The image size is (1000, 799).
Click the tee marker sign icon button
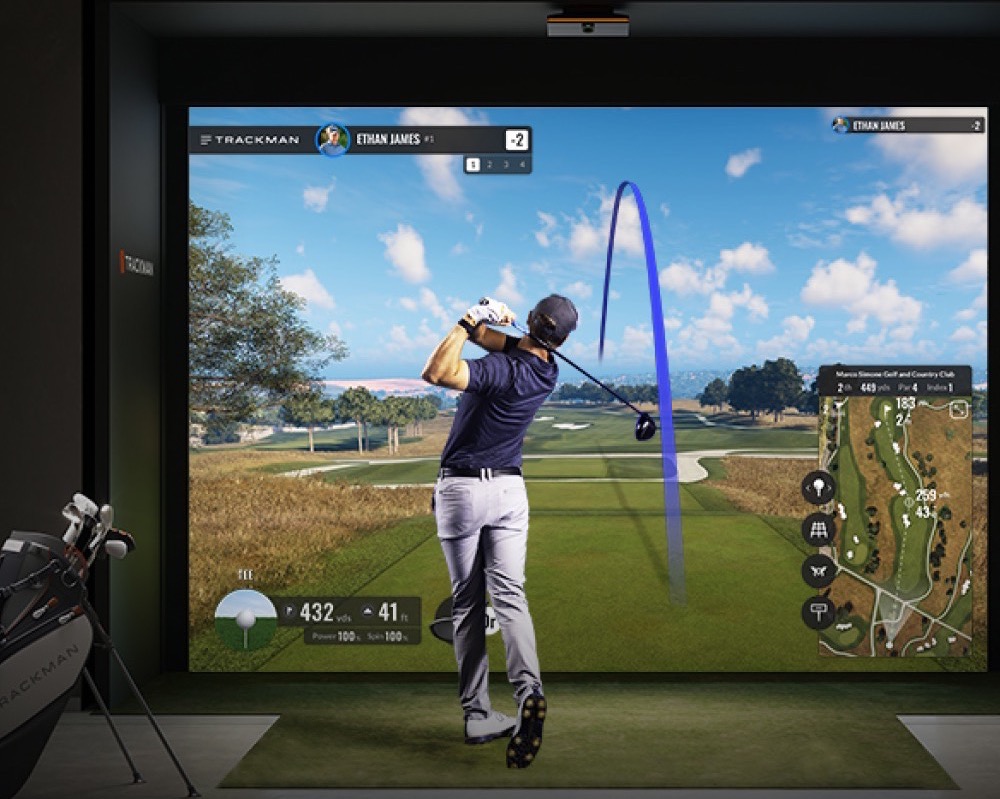[x=819, y=612]
